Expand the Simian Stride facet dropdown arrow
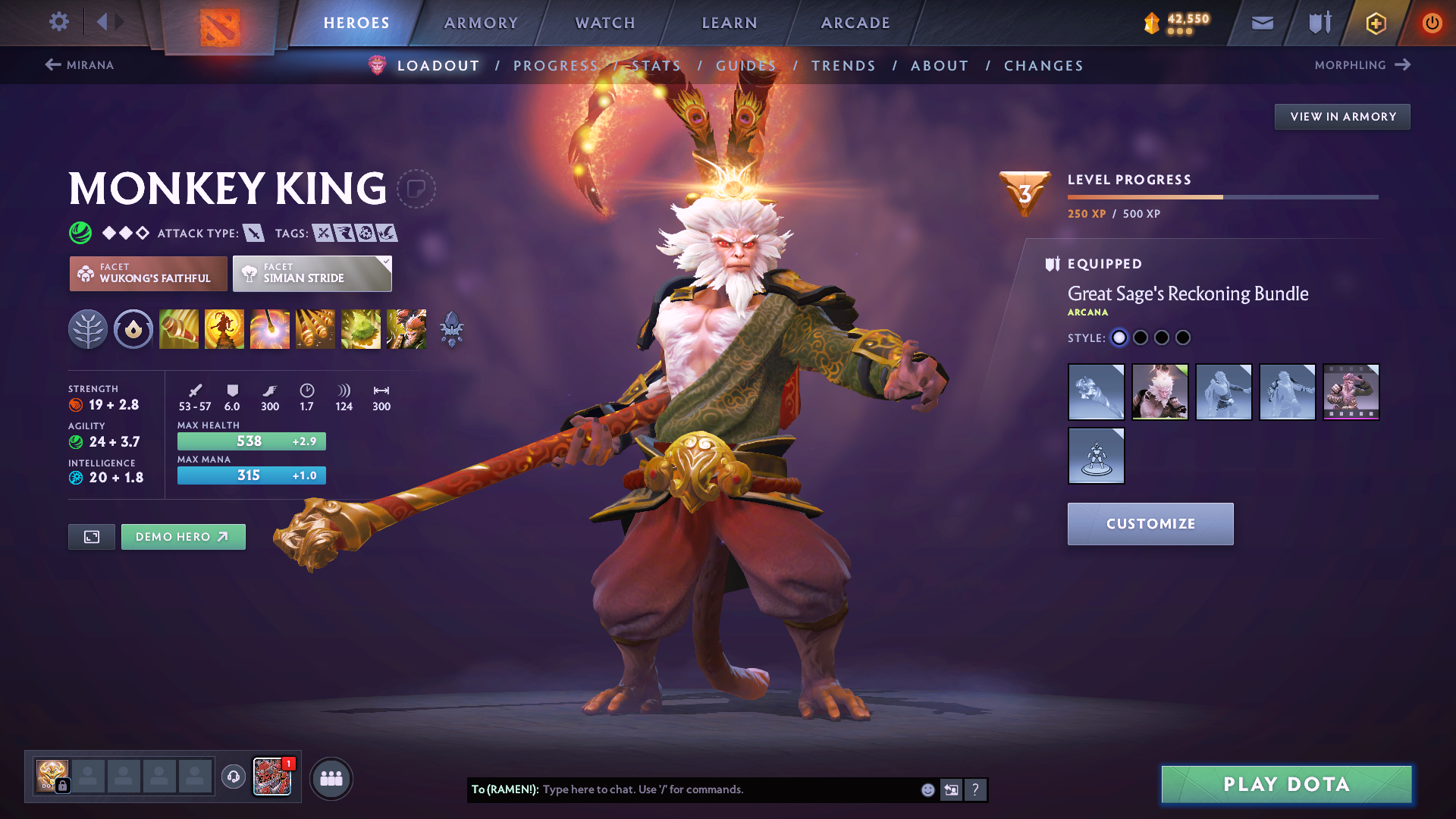 pyautogui.click(x=387, y=261)
